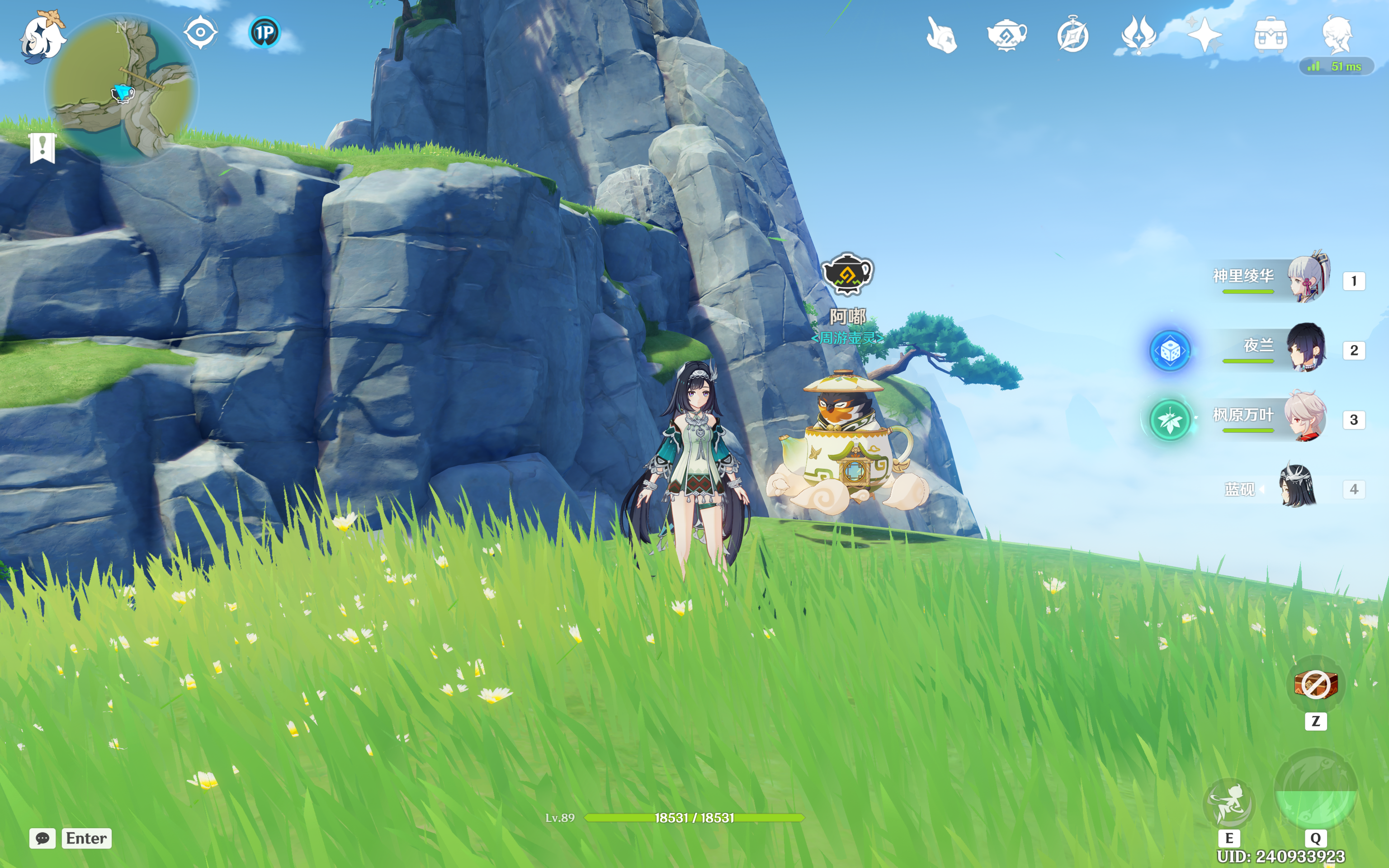Open the adventurer handbook compass icon
This screenshot has width=1389, height=868.
pos(1072,35)
